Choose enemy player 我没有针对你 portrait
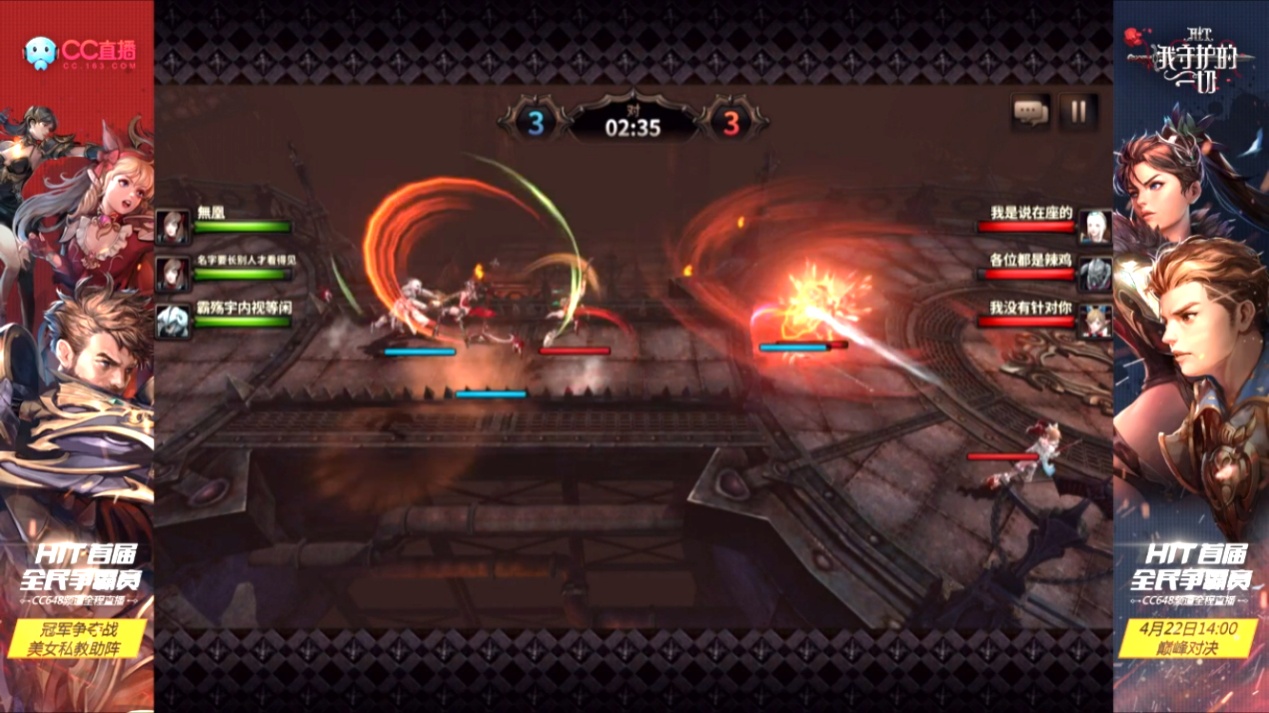Image resolution: width=1269 pixels, height=713 pixels. (1094, 322)
